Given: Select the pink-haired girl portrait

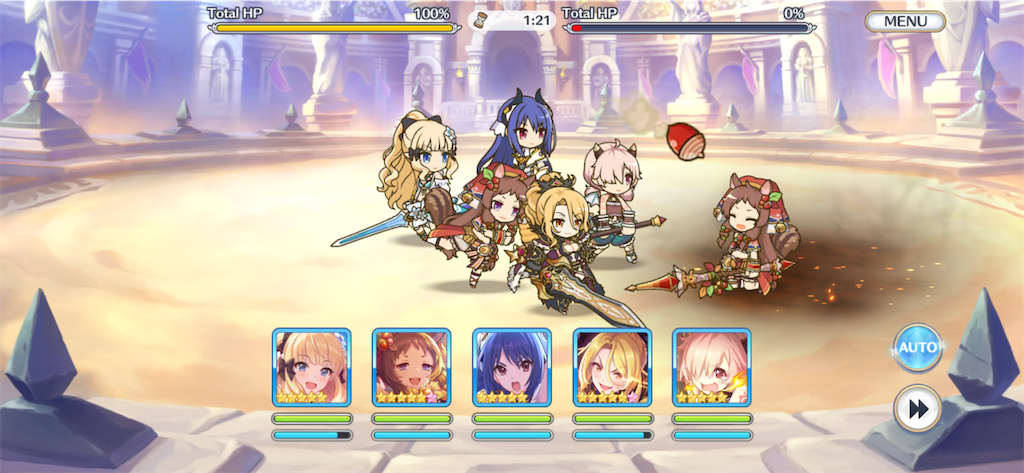Looking at the screenshot, I should (712, 367).
